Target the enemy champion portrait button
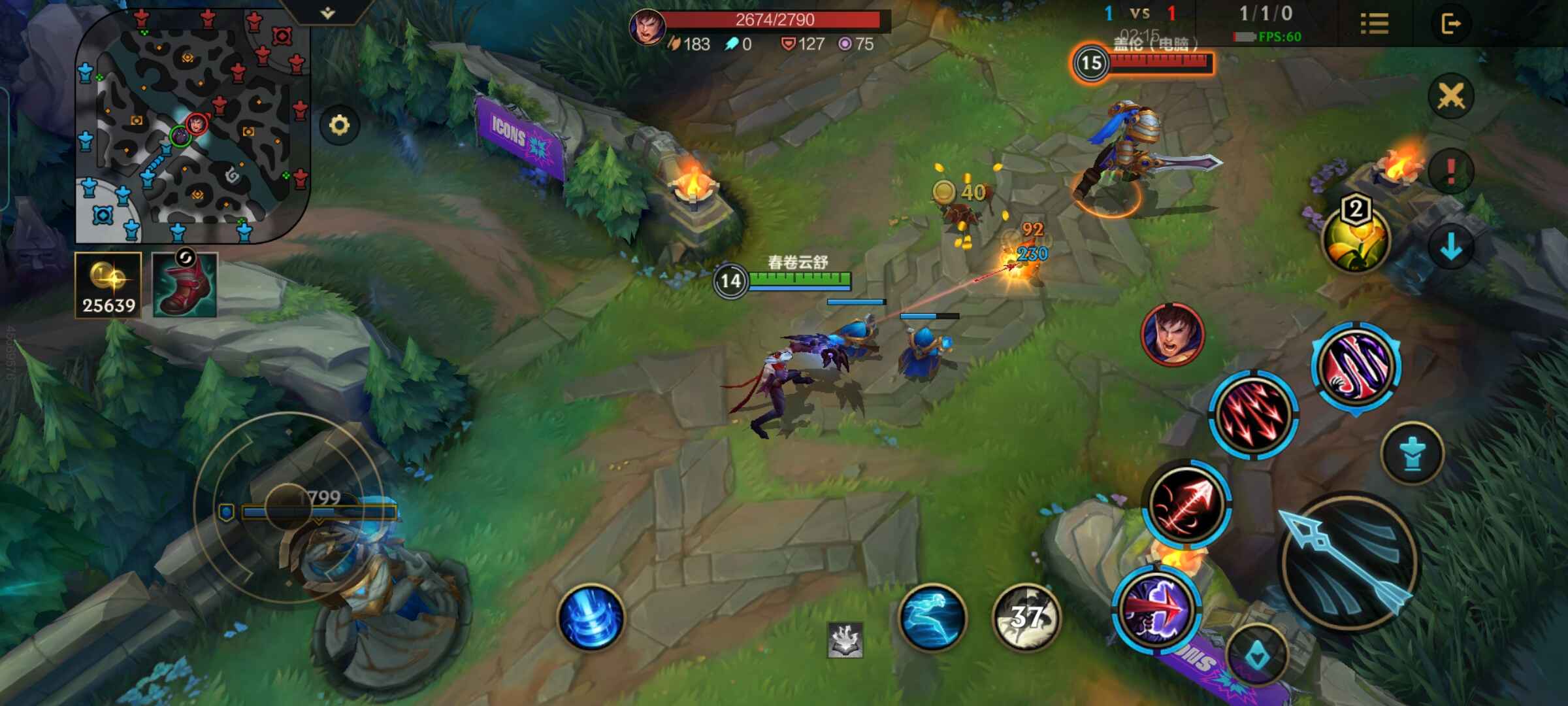The image size is (1568, 706). click(1172, 334)
